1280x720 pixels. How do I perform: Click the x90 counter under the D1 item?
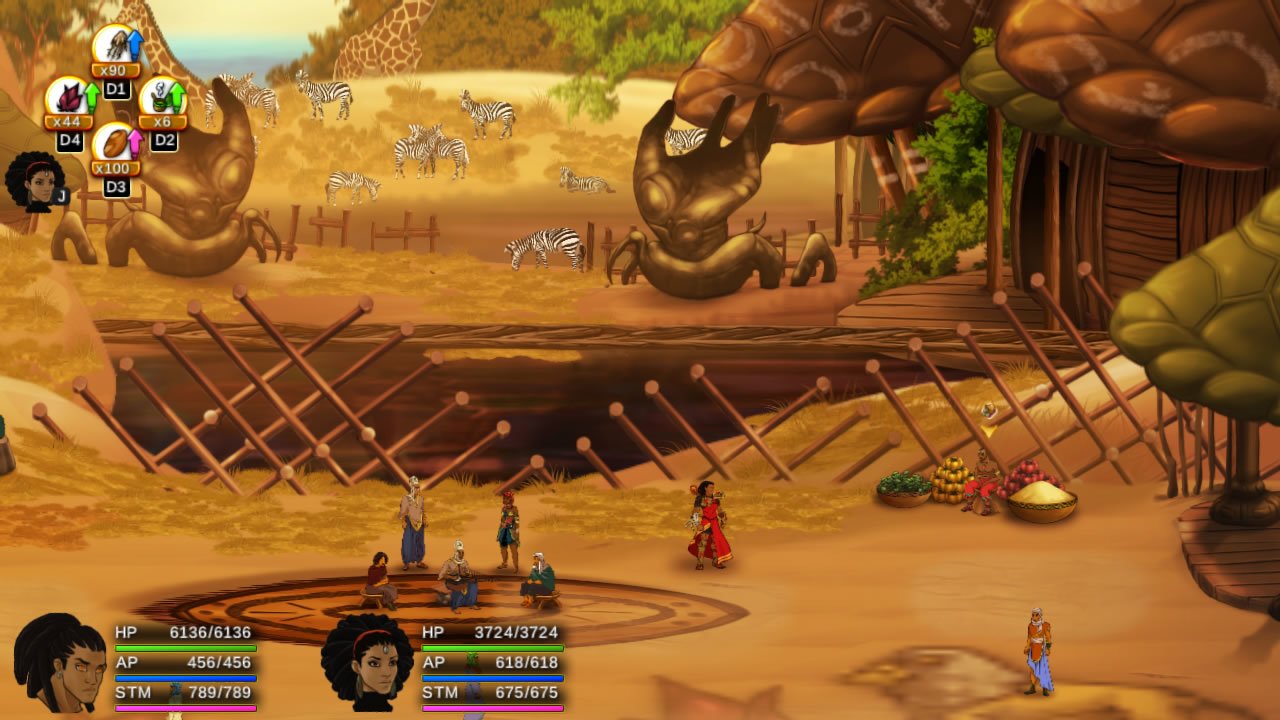coord(113,70)
